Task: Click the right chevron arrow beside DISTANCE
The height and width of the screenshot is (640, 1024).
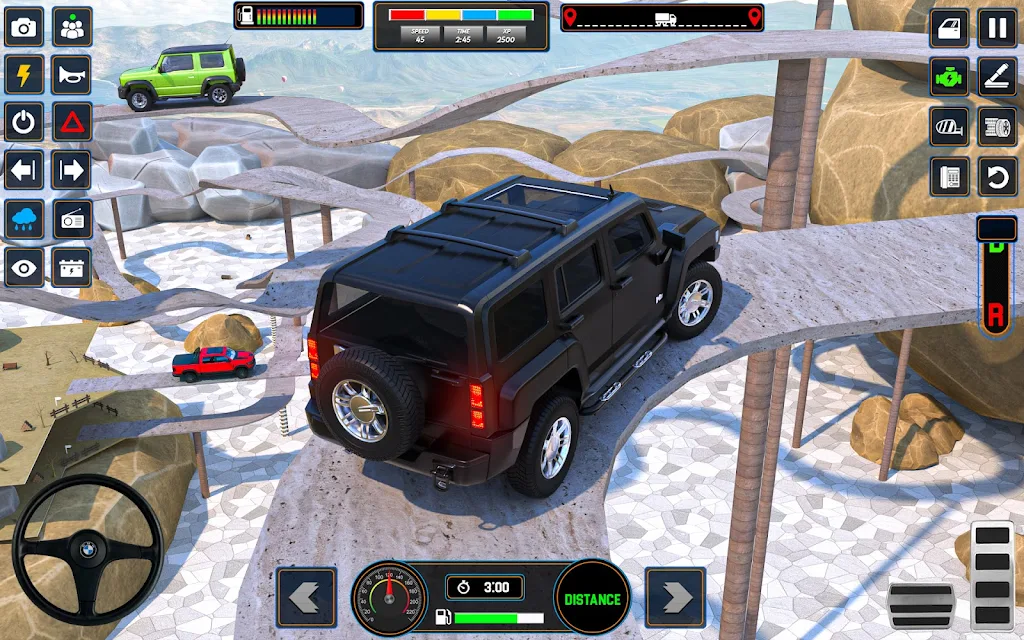Action: pyautogui.click(x=676, y=598)
